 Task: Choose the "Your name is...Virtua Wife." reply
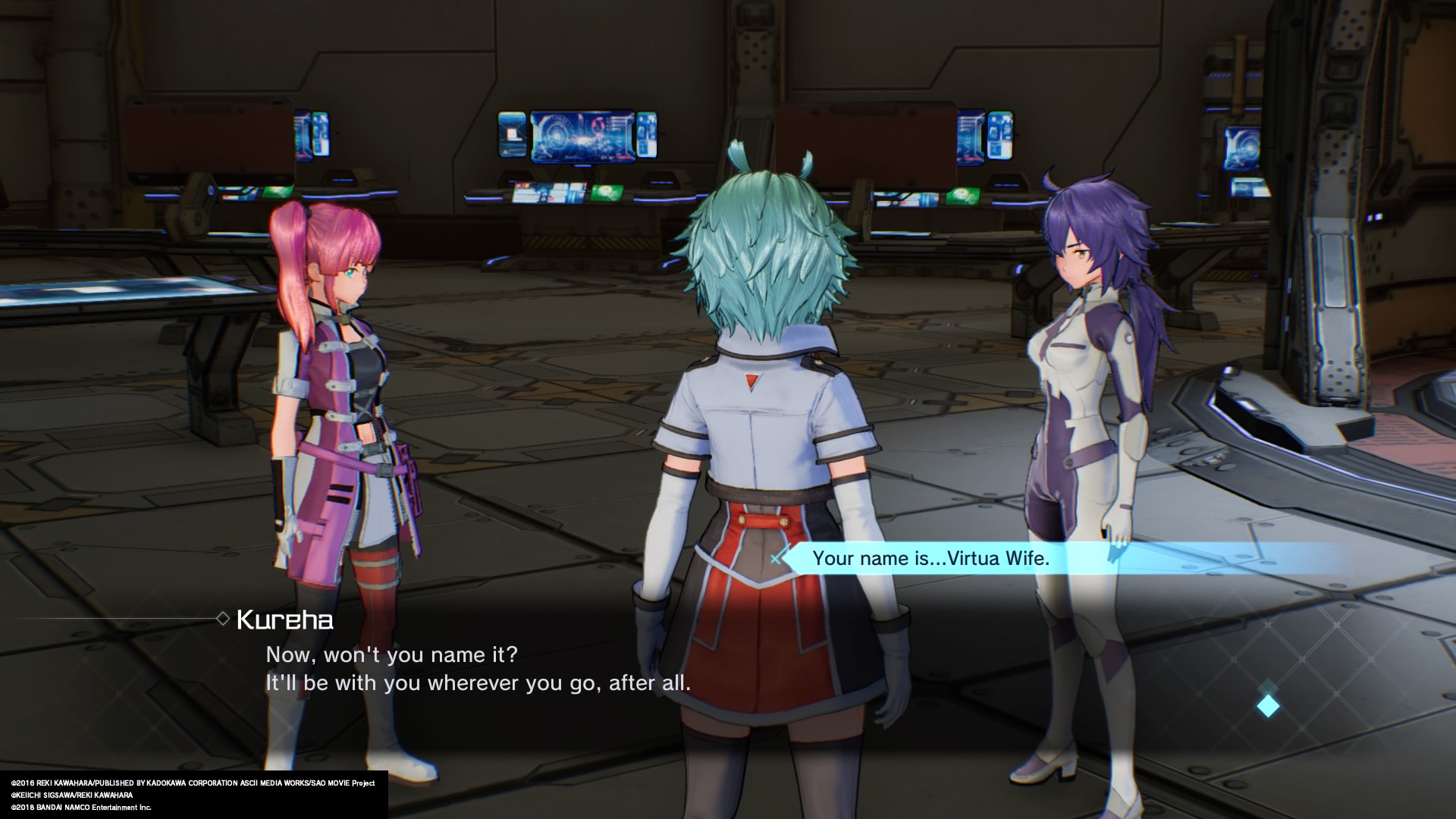930,559
